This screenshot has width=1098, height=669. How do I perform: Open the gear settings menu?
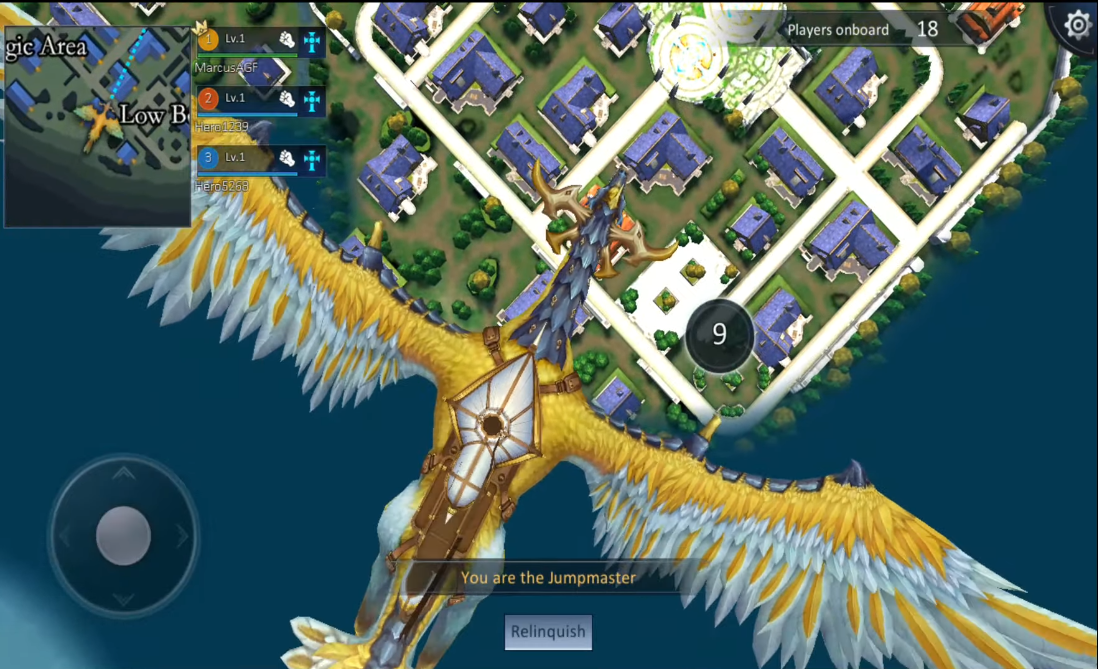pyautogui.click(x=1077, y=24)
